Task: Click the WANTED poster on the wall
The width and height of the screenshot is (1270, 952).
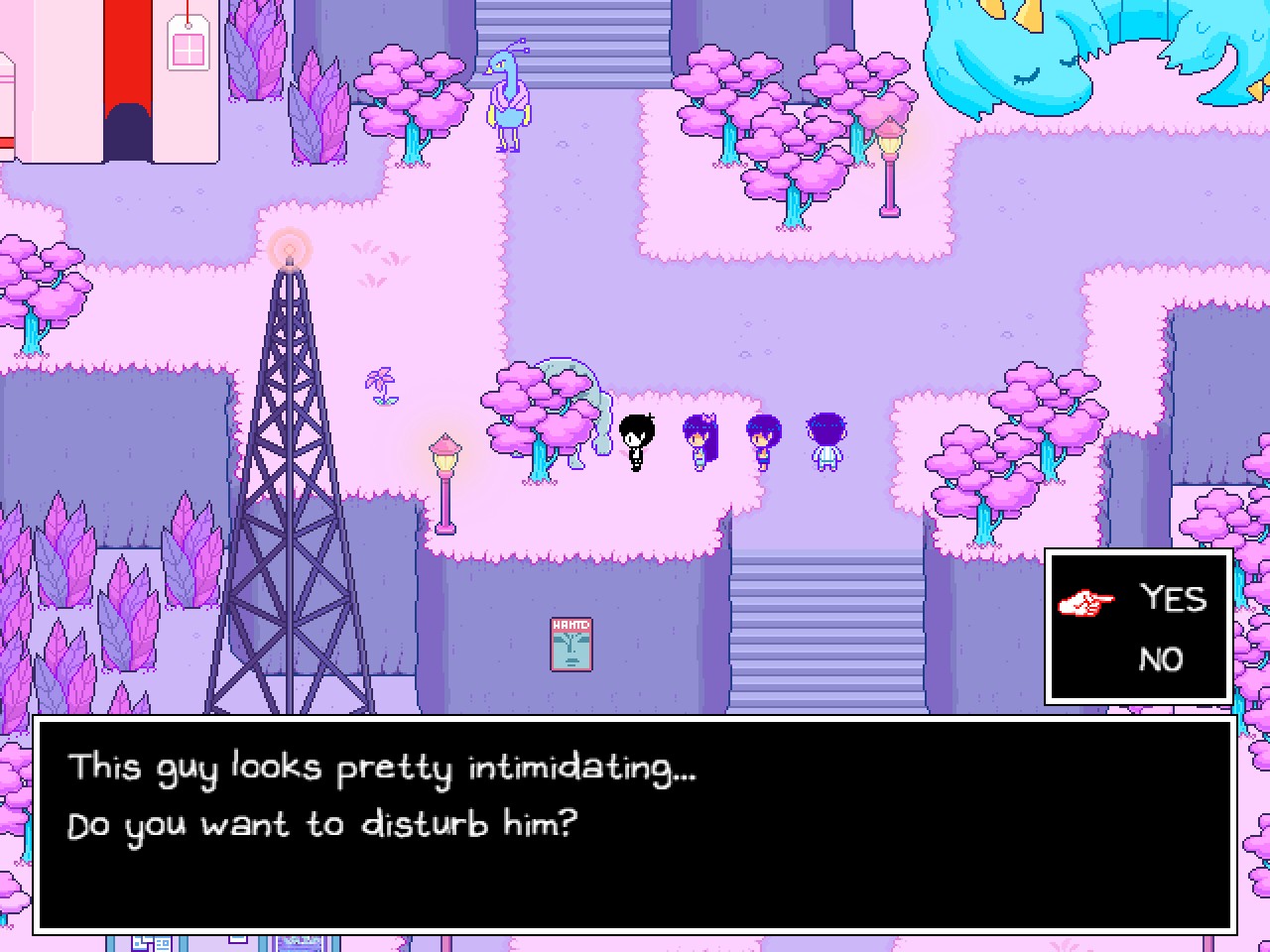Action: click(571, 647)
